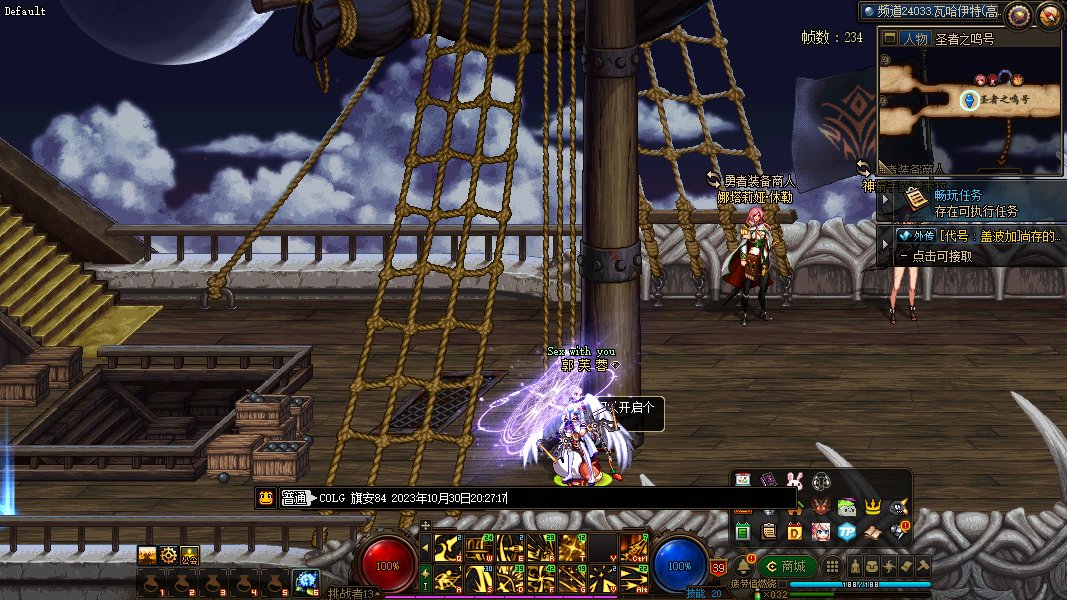Open the chat emoji face button
The image size is (1067, 600).
[x=266, y=498]
